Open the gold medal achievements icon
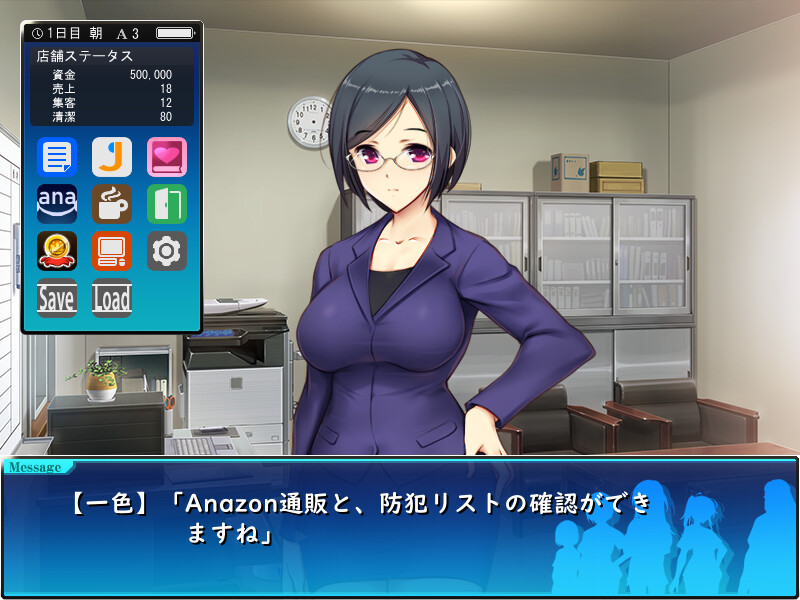Image resolution: width=800 pixels, height=600 pixels. (57, 251)
